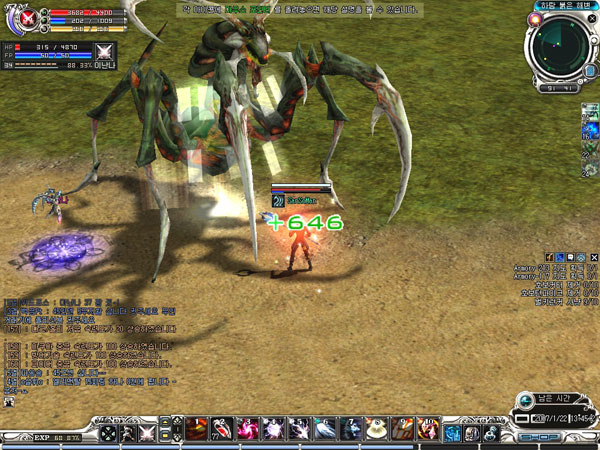Image resolution: width=600 pixels, height=450 pixels.
Task: Select the pet portrait with crossed swords
Action: [x=104, y=52]
